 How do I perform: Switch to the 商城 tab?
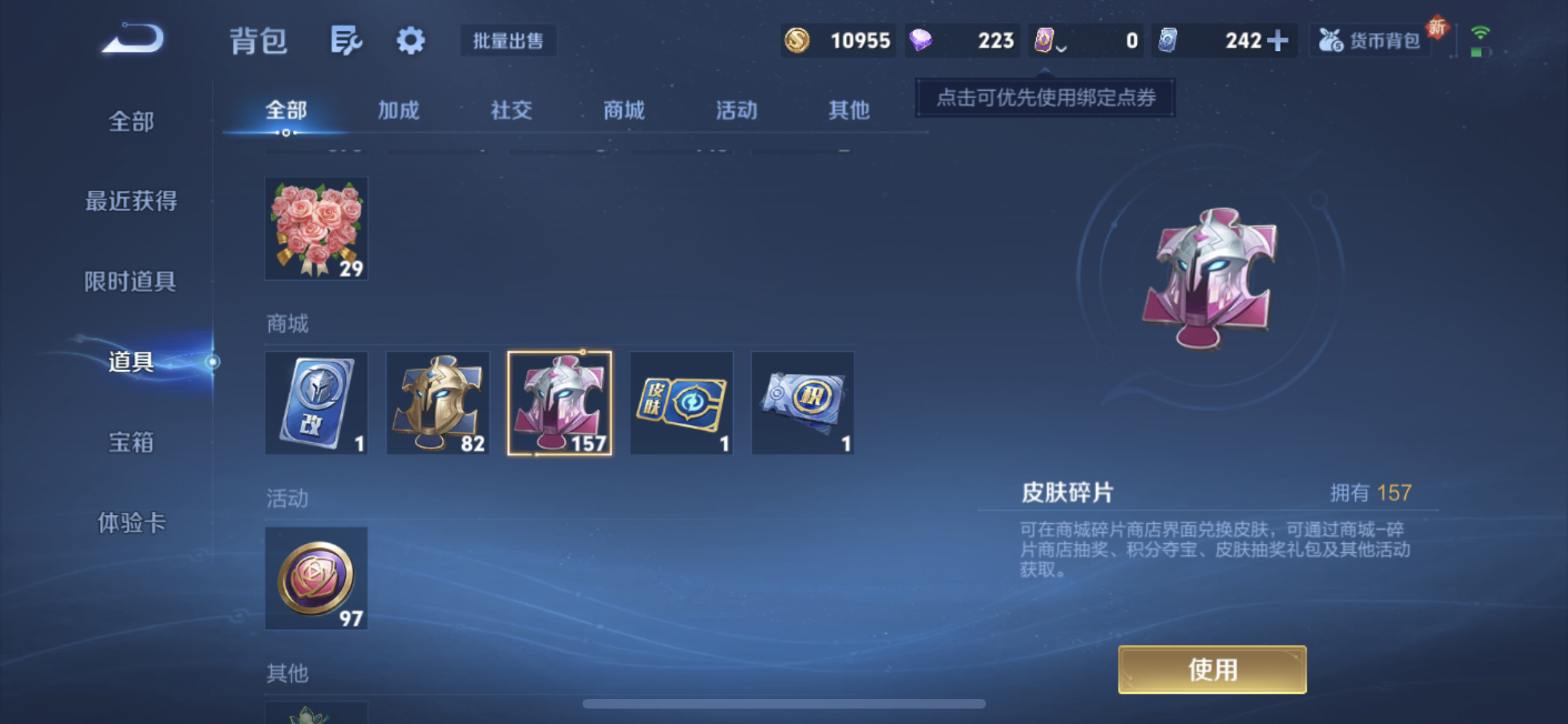(623, 110)
